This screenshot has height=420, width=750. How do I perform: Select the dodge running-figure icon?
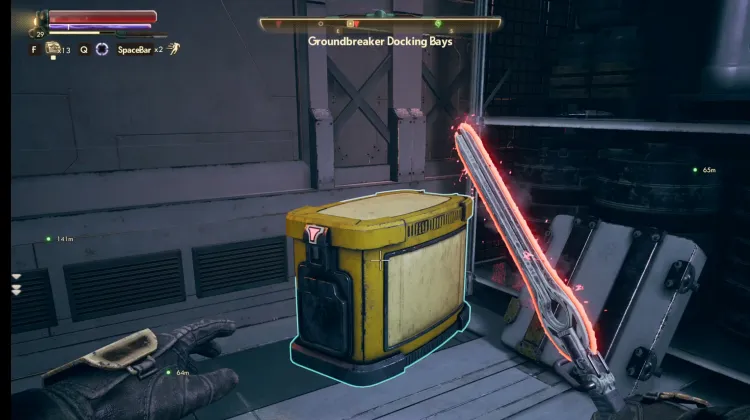[x=174, y=47]
